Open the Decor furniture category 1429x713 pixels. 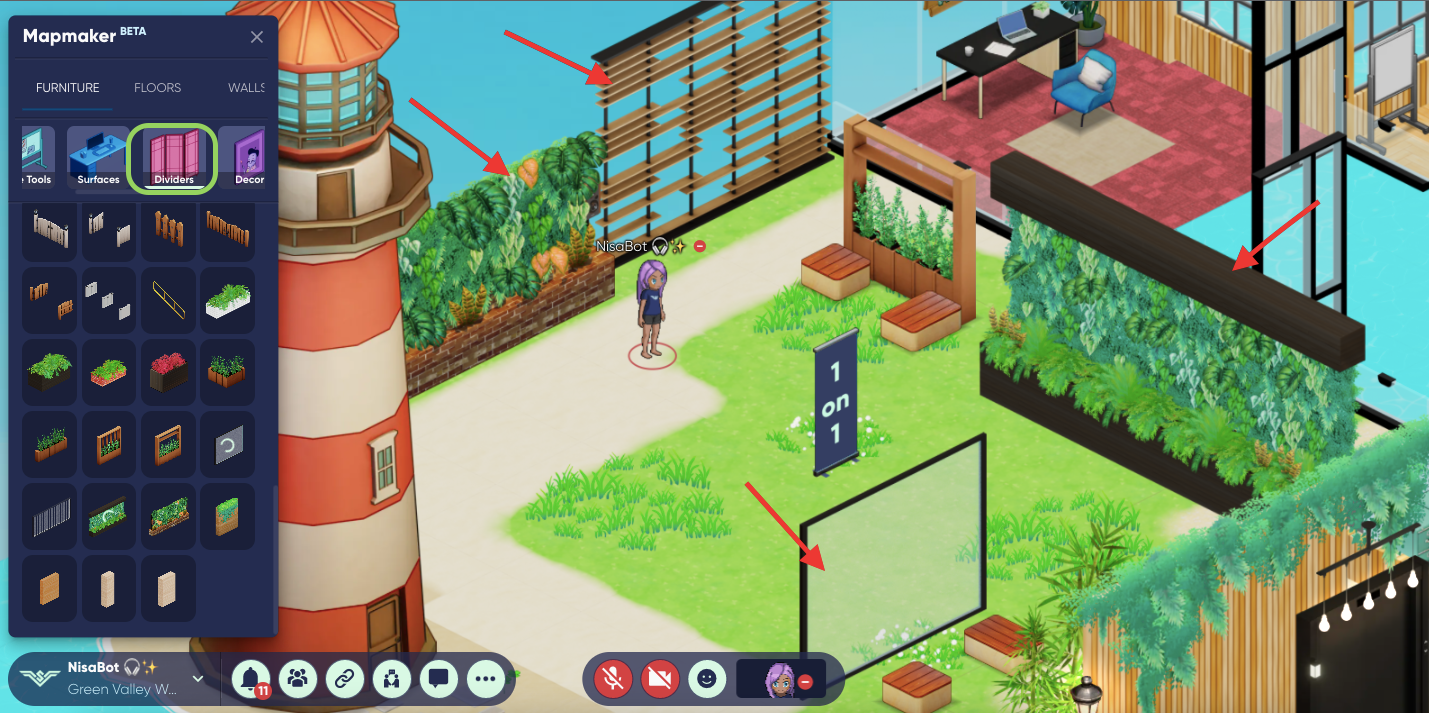[247, 157]
